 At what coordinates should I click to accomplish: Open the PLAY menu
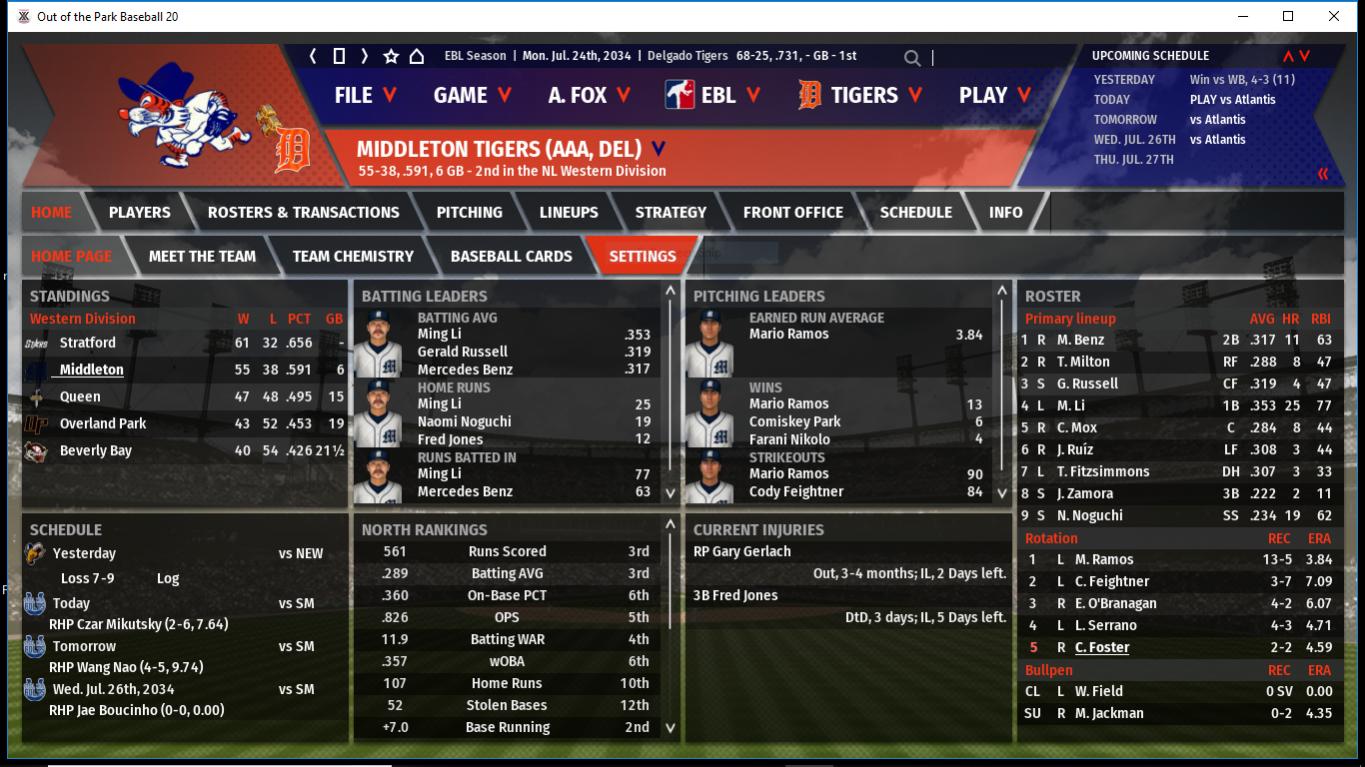point(994,95)
